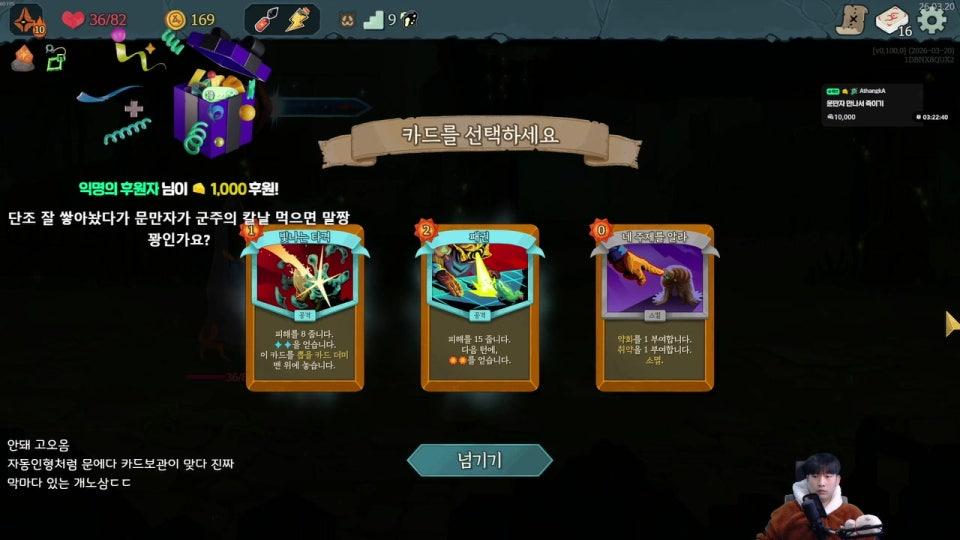Open the settings gear
Screen dimensions: 960x540
pyautogui.click(x=932, y=20)
